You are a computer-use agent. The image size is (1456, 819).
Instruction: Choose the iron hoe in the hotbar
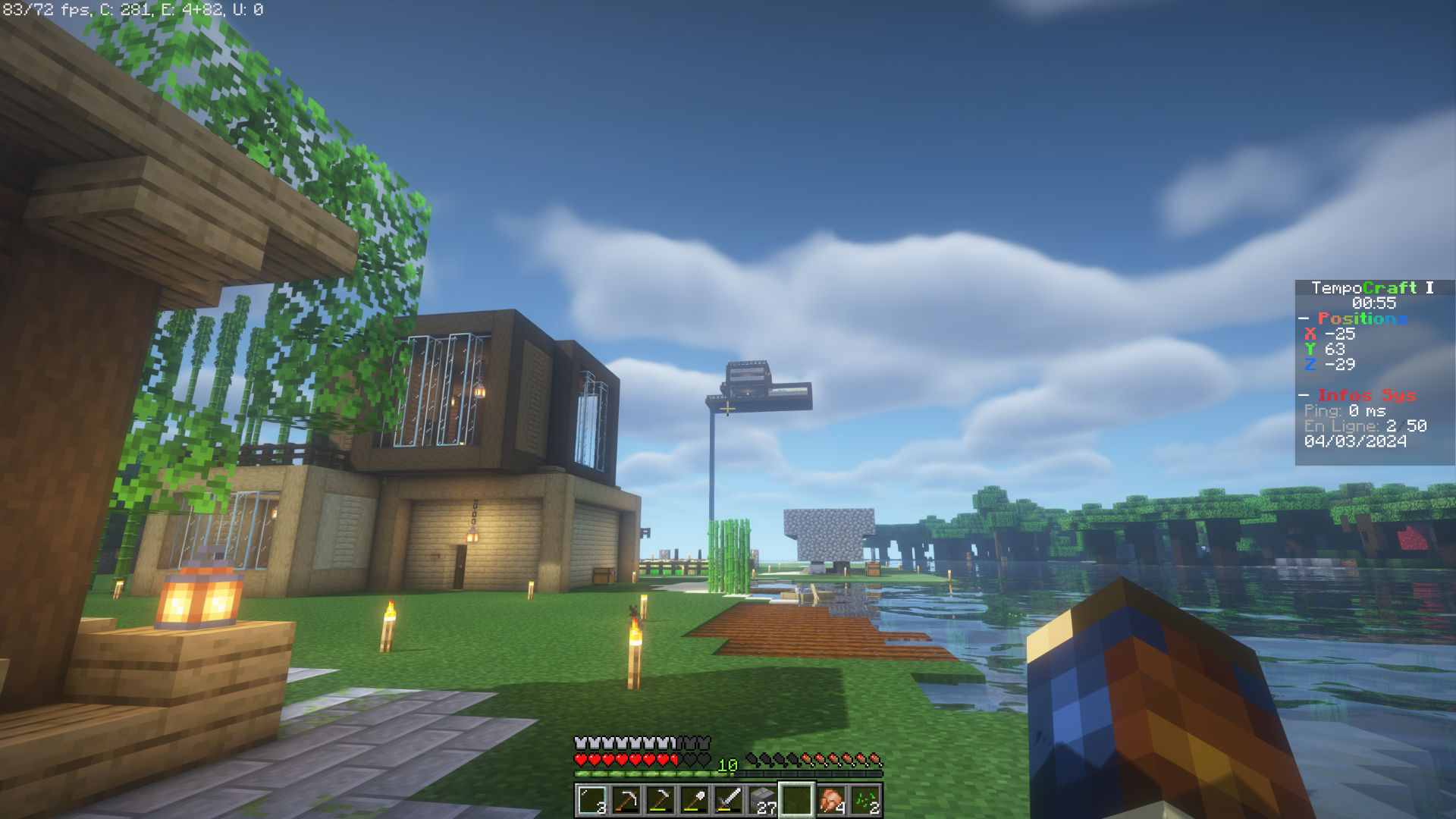661,800
